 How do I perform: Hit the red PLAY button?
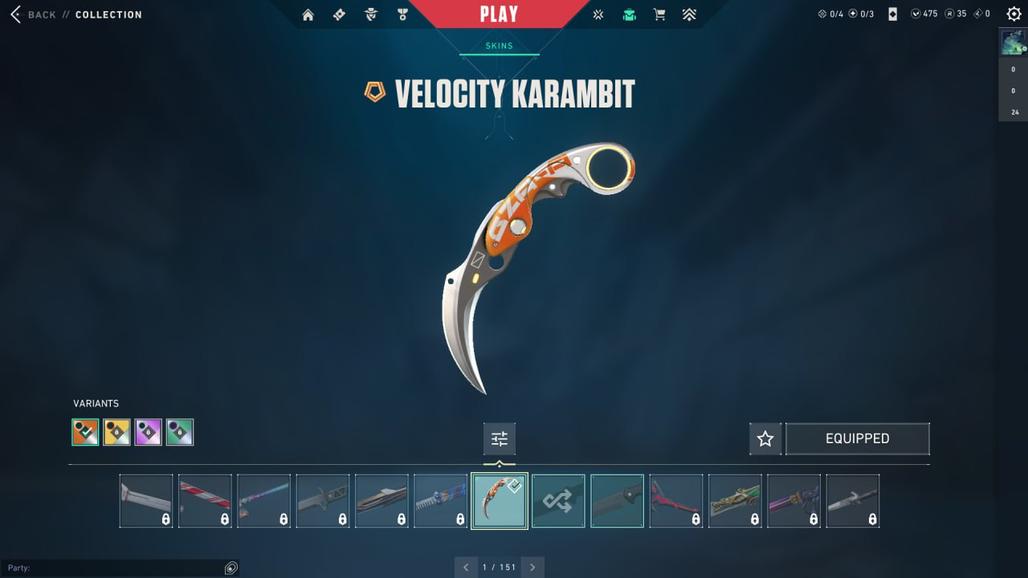(x=499, y=14)
